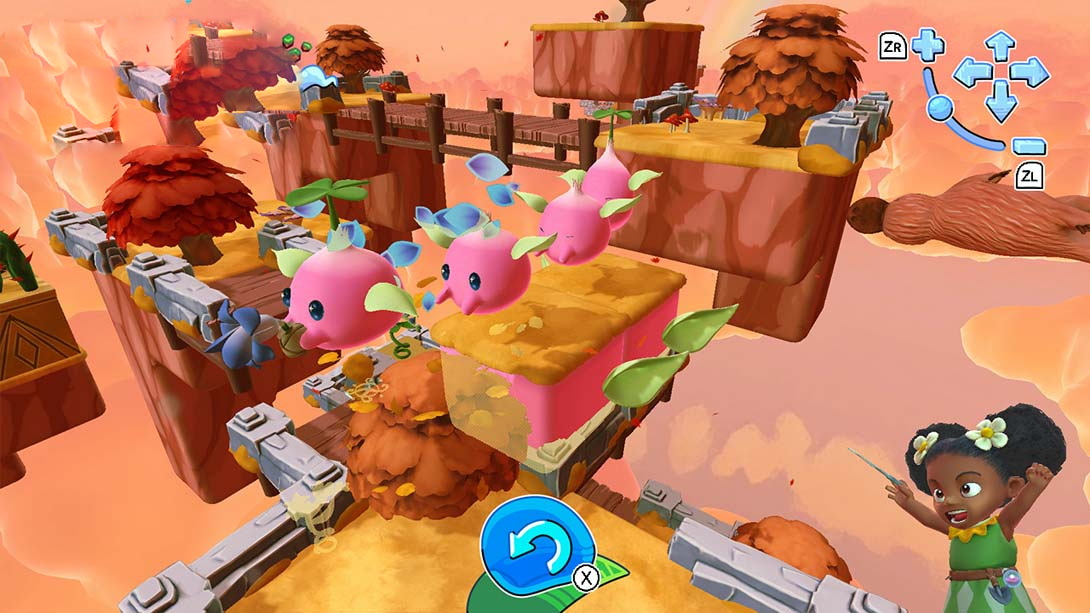Rotate camera with the down arrow
The height and width of the screenshot is (613, 1090).
(1001, 101)
